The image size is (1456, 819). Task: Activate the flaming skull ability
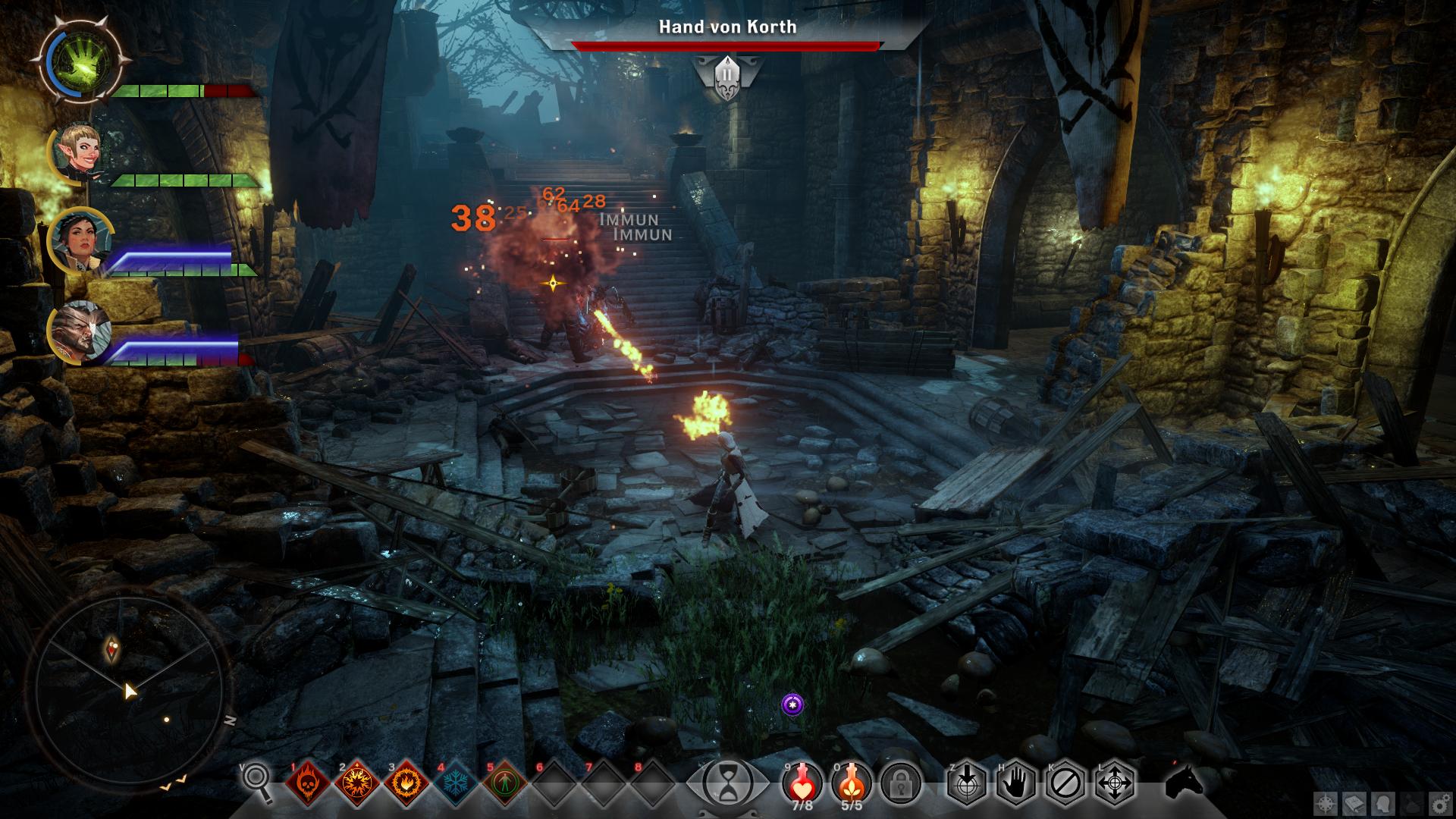307,781
